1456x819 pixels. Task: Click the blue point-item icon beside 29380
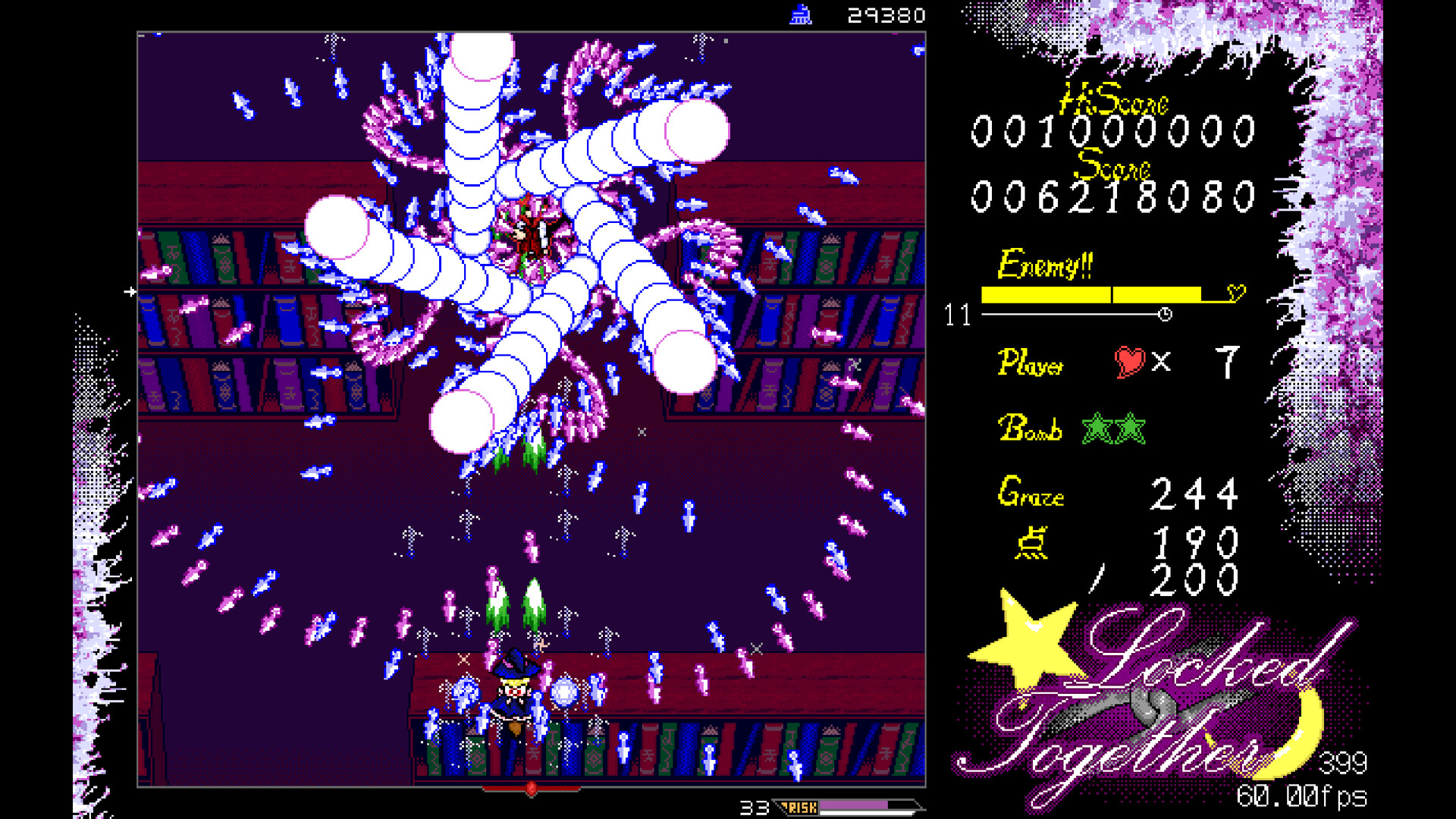coord(802,13)
